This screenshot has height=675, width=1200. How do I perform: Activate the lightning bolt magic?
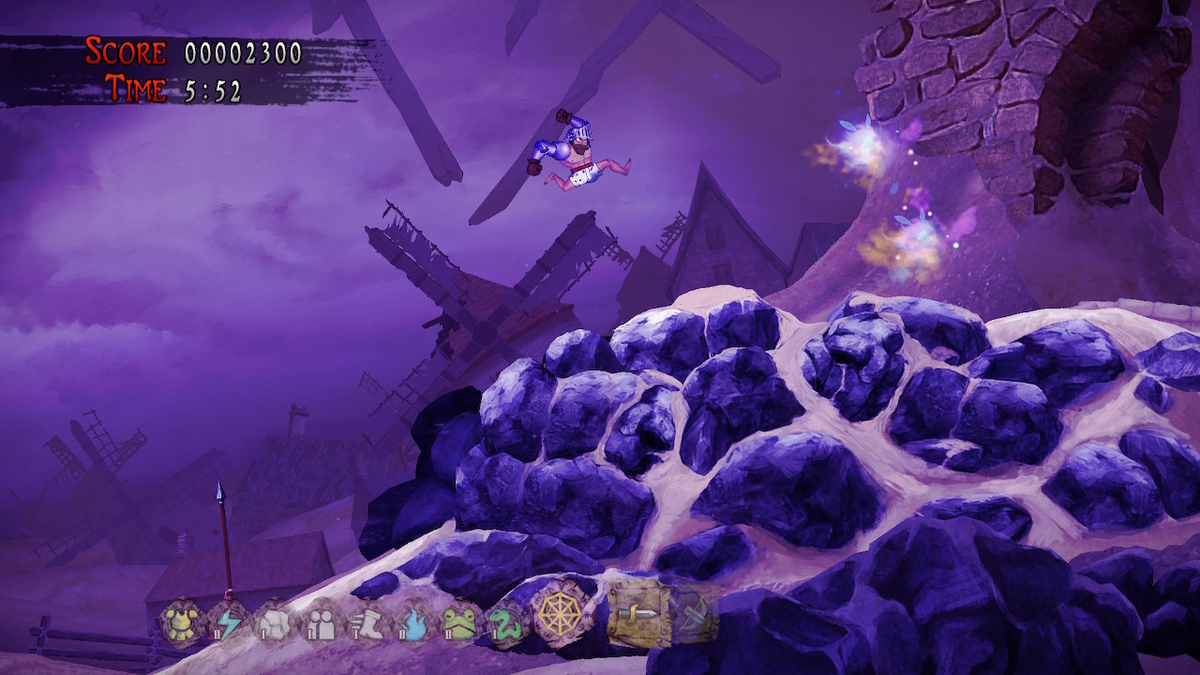pyautogui.click(x=229, y=622)
